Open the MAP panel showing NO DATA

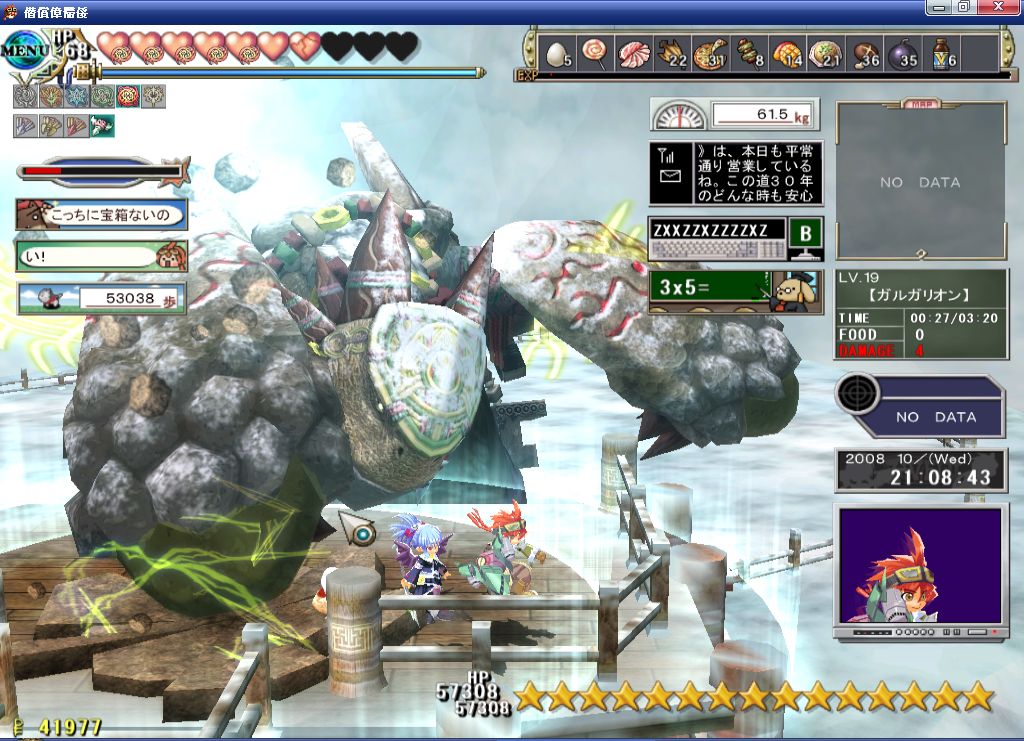920,182
